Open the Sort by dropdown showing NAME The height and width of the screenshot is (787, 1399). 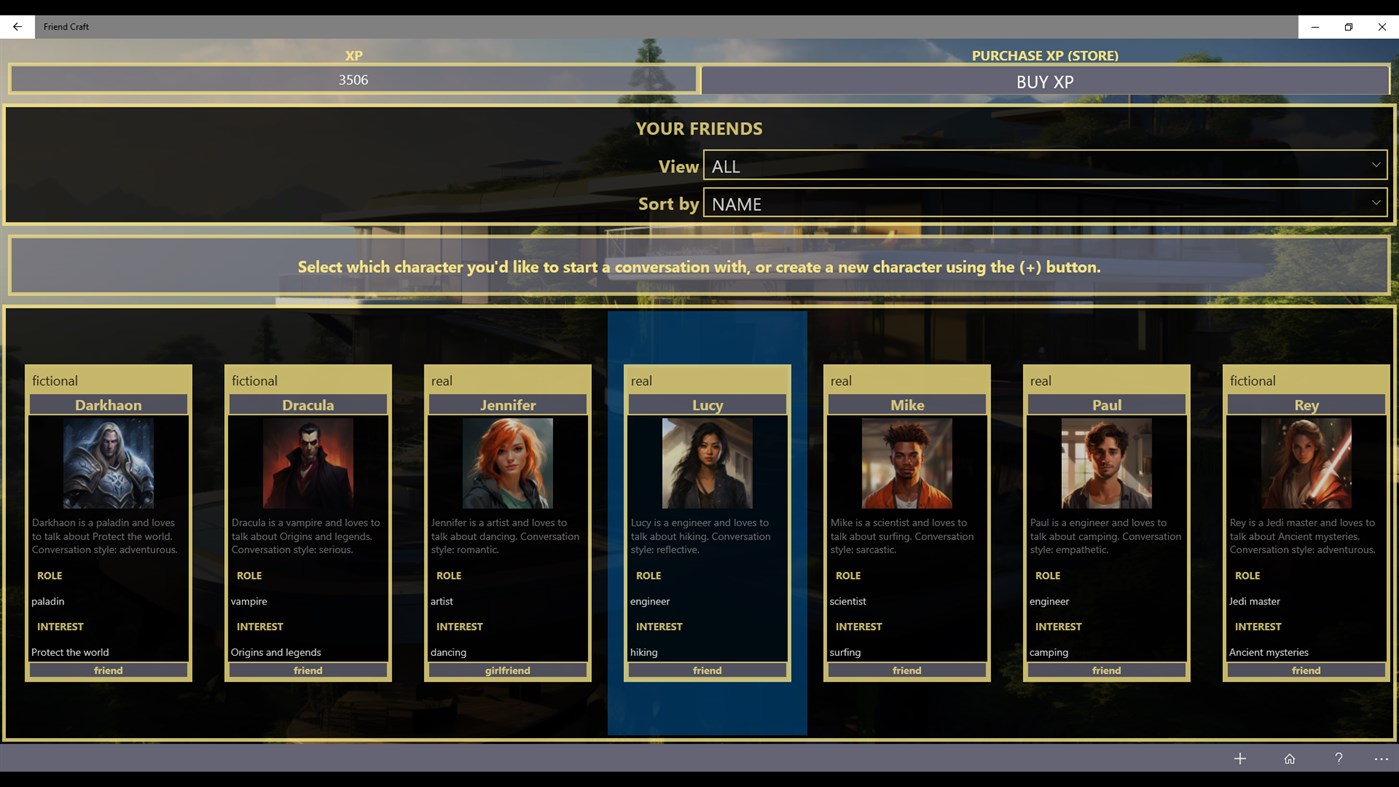click(x=1045, y=203)
